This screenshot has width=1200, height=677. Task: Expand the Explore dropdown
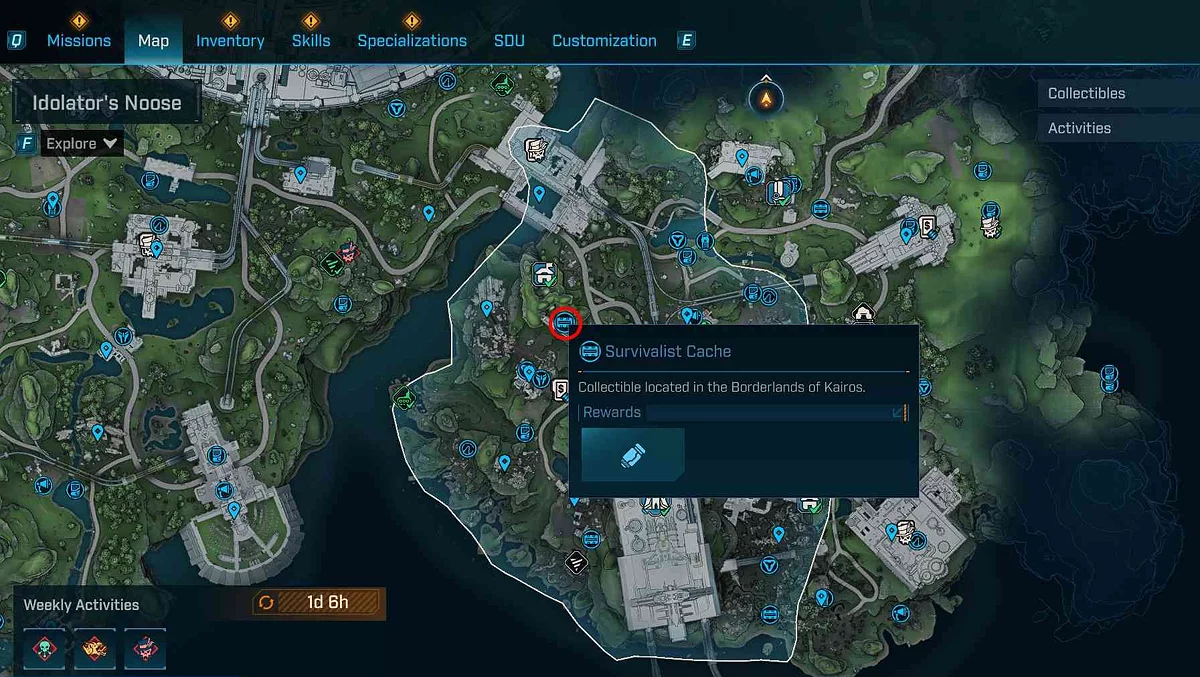pos(82,144)
